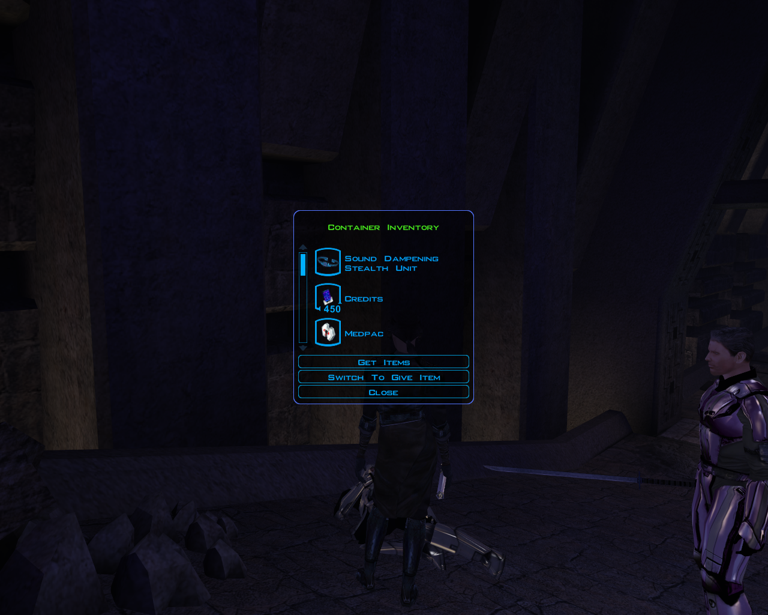Select the Medpac item
The width and height of the screenshot is (768, 615).
pos(363,333)
